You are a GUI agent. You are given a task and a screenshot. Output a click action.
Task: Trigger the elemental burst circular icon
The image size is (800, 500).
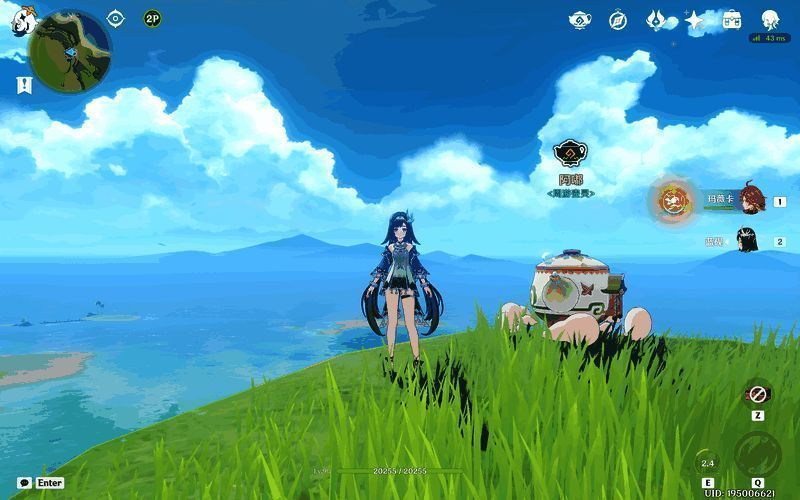pos(757,457)
